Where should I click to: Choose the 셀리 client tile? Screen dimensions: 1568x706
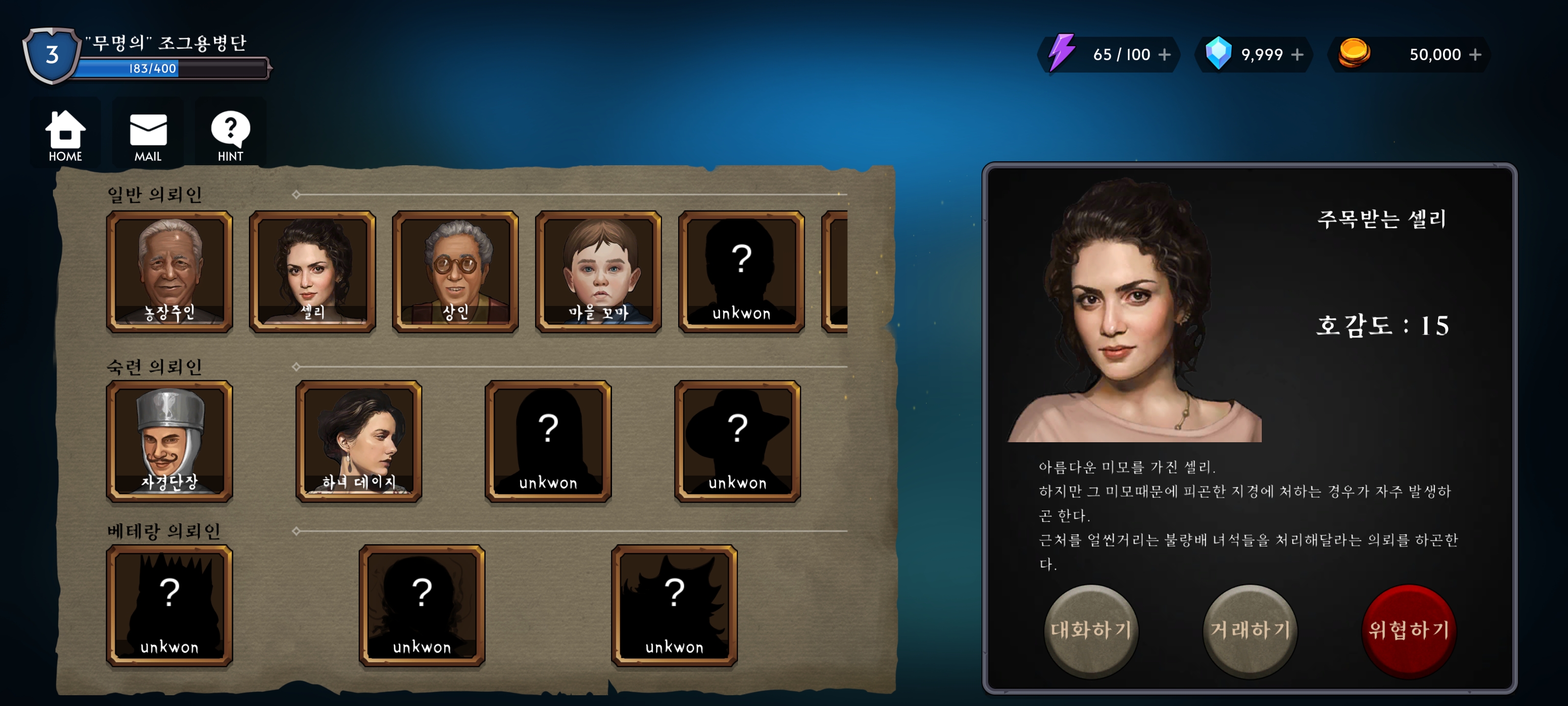click(x=312, y=272)
